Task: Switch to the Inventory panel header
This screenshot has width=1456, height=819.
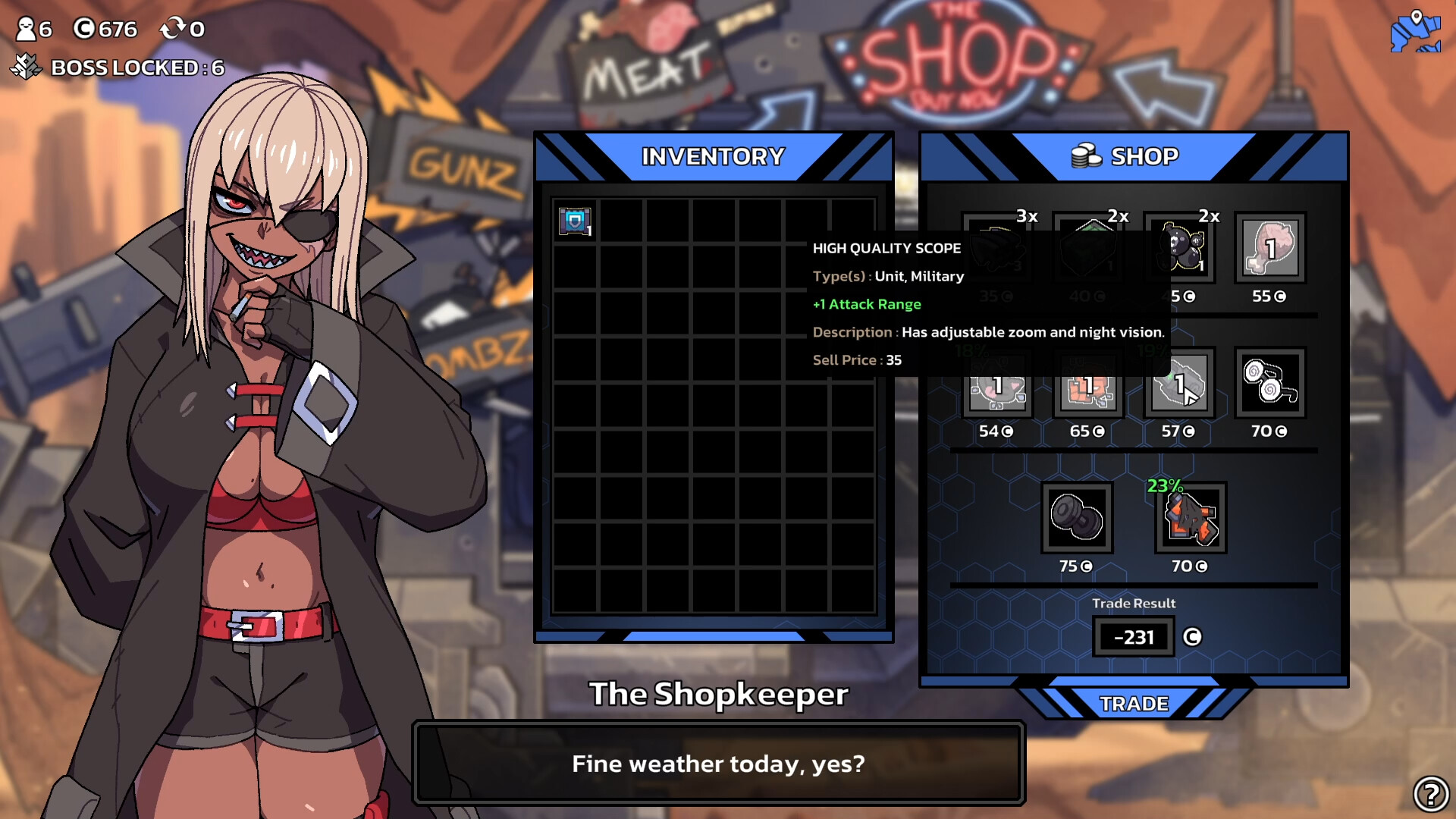Action: click(x=711, y=155)
